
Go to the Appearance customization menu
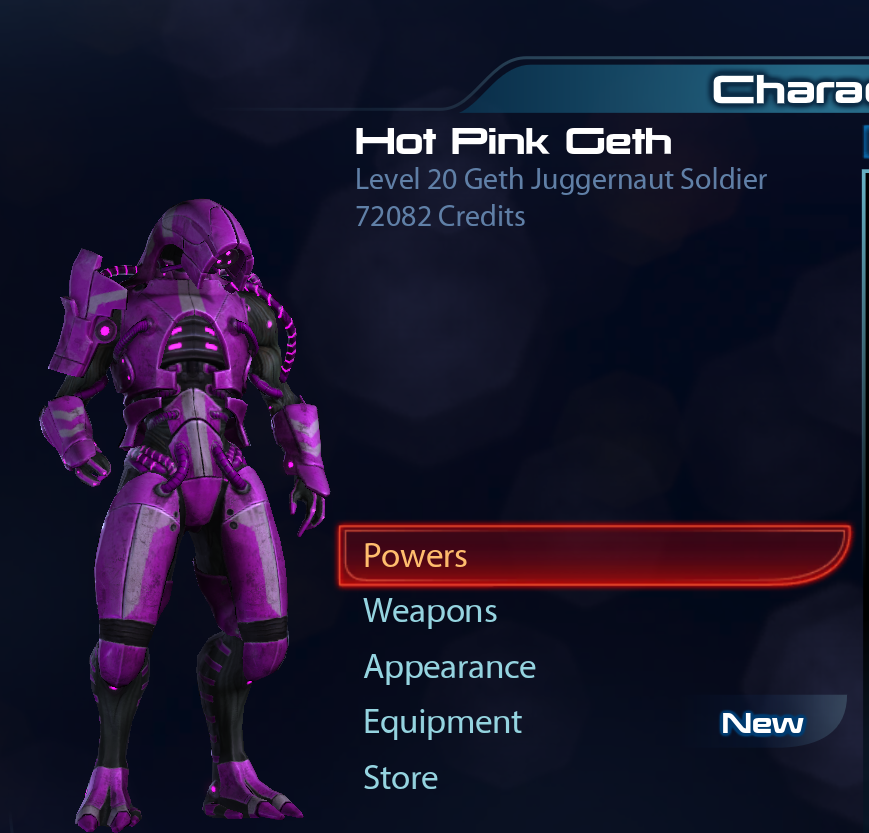coord(449,667)
